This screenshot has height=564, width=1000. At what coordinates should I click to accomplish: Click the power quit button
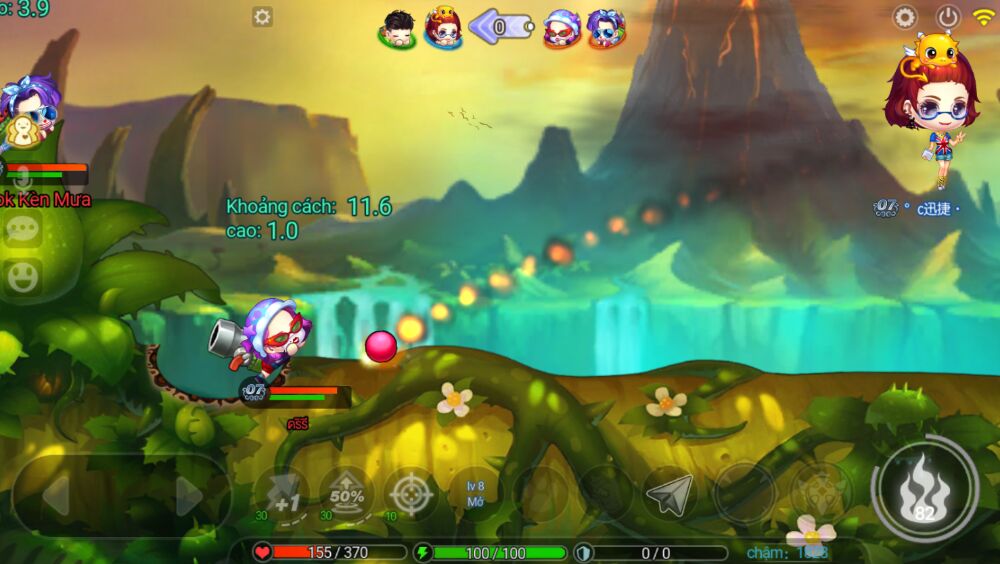coord(947,17)
